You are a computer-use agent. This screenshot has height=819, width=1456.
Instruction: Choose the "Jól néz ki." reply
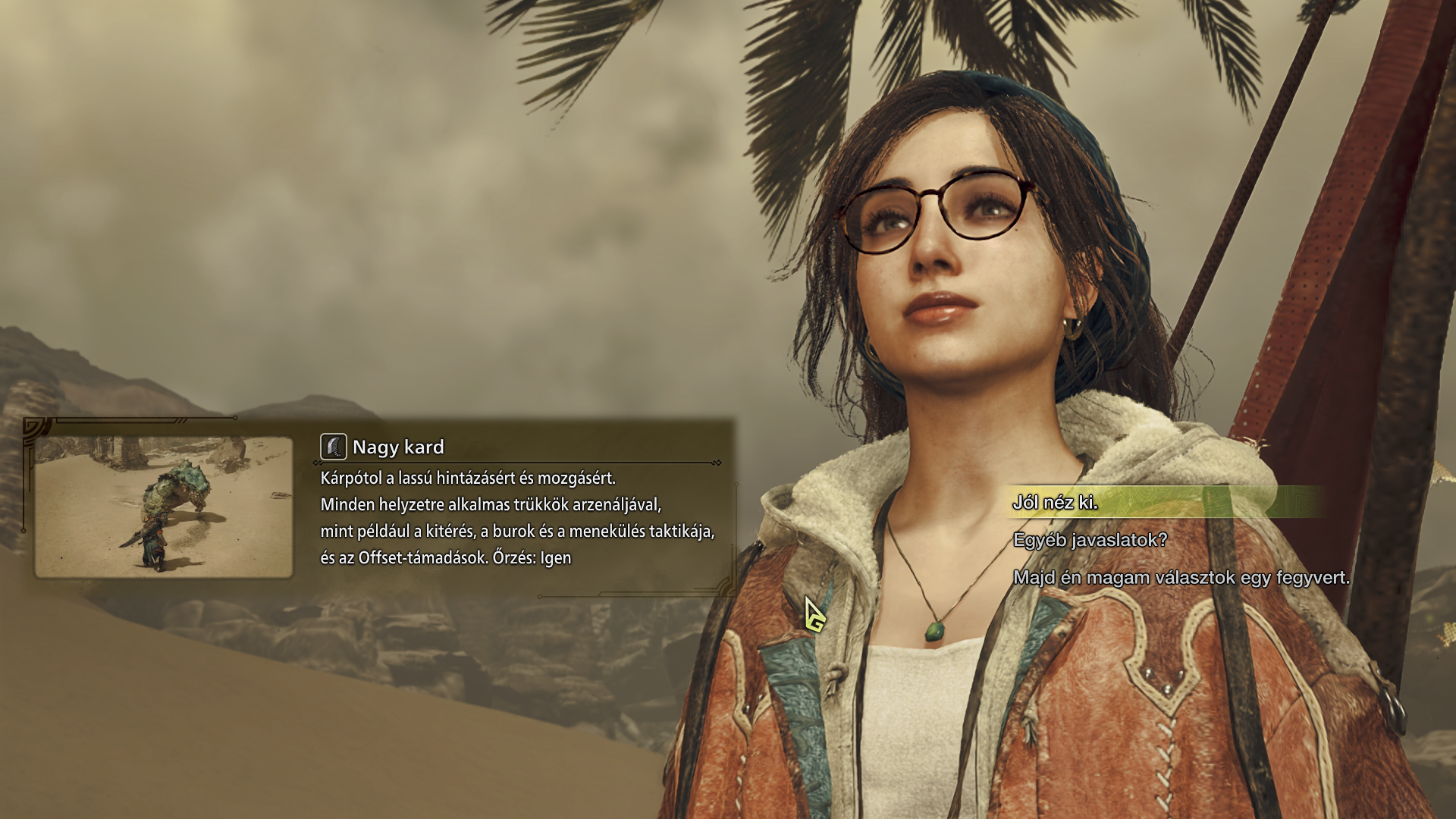pos(1056,503)
